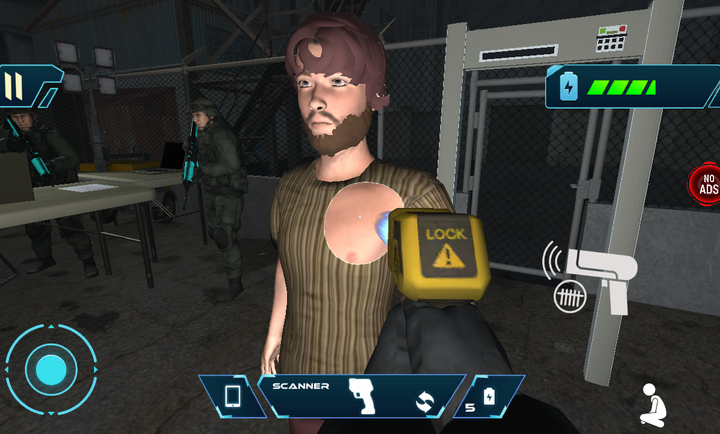Tap the virtual movement joystick
Viewport: 720px width, 434px height.
[50, 371]
